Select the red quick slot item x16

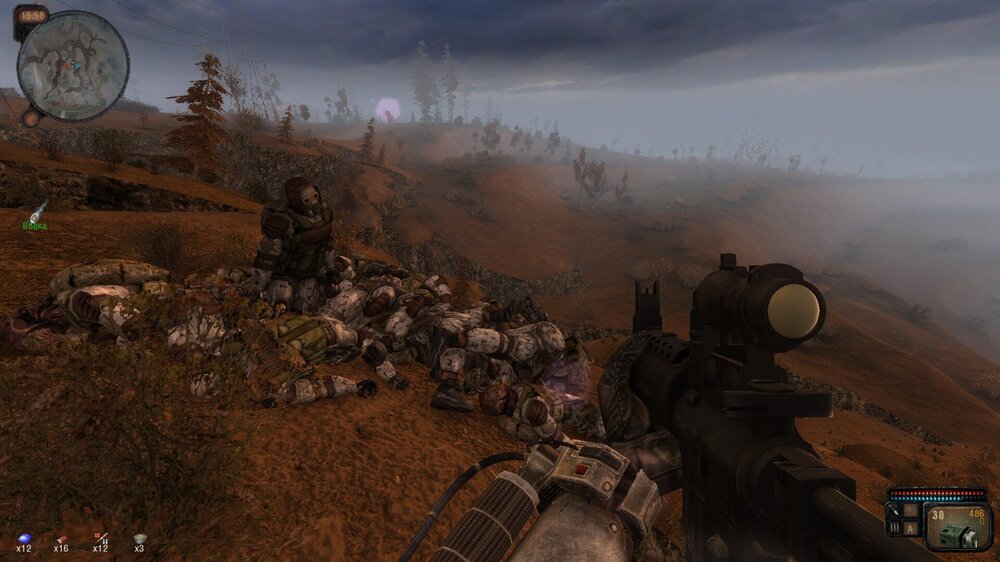61,539
